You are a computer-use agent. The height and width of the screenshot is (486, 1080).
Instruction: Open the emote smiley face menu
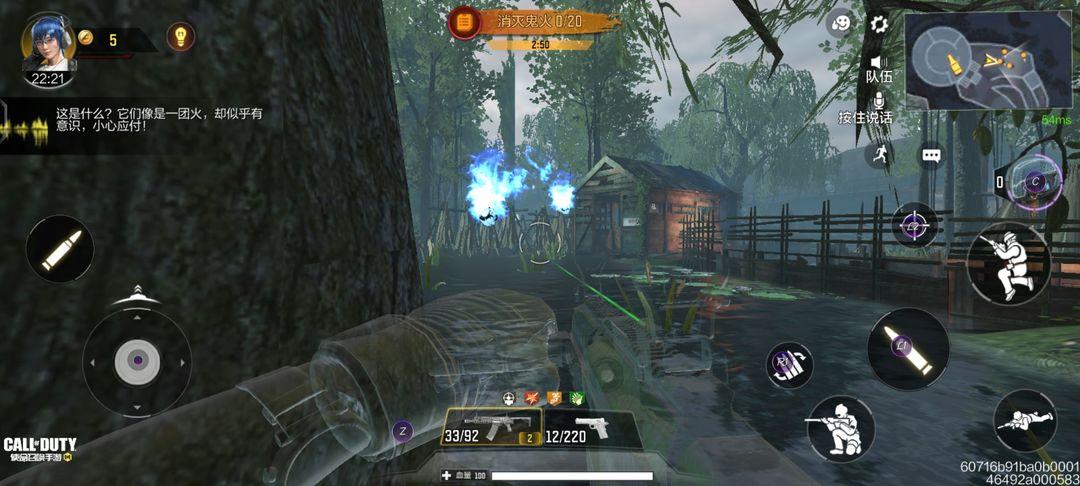841,23
